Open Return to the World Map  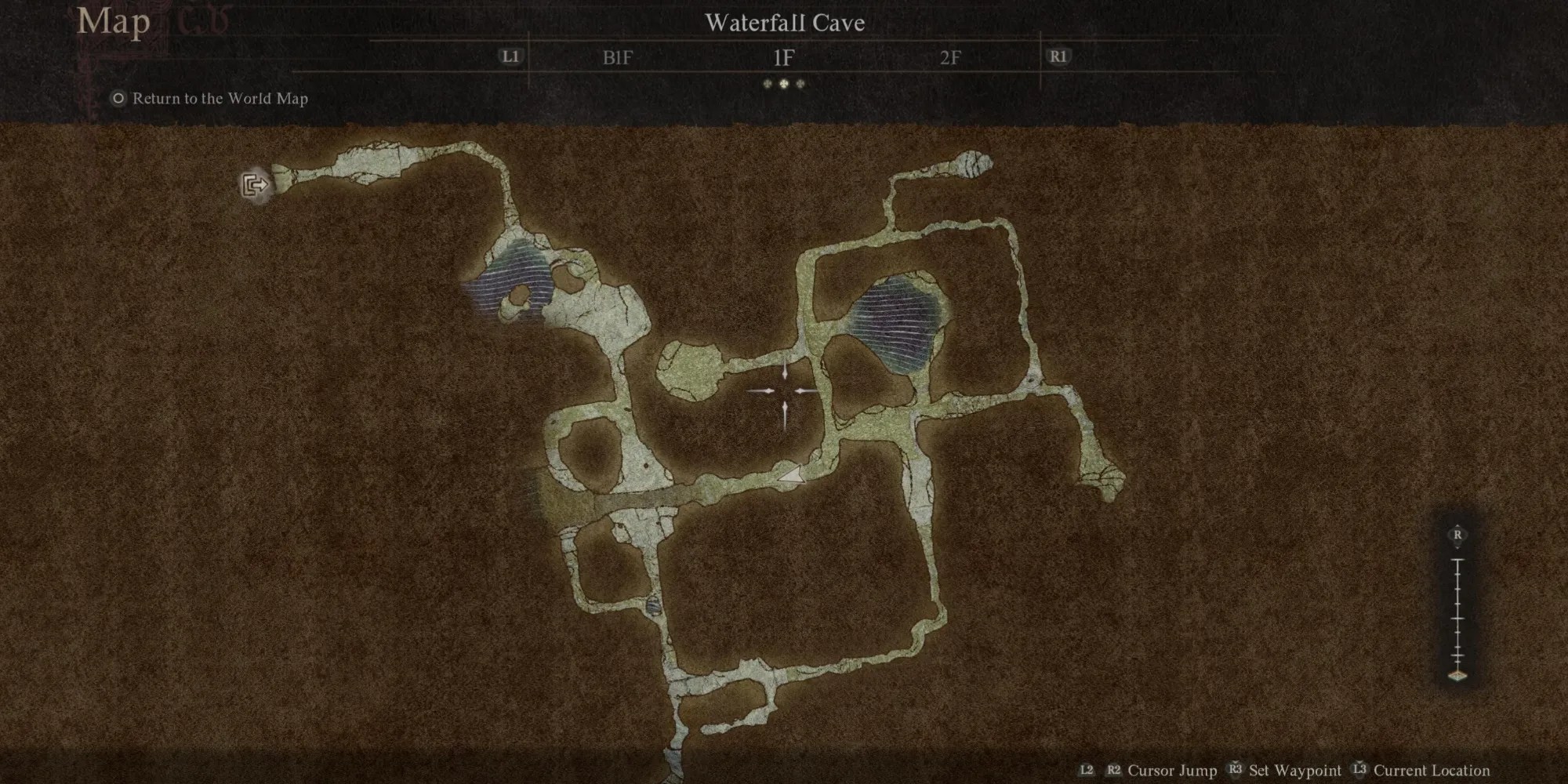point(218,99)
